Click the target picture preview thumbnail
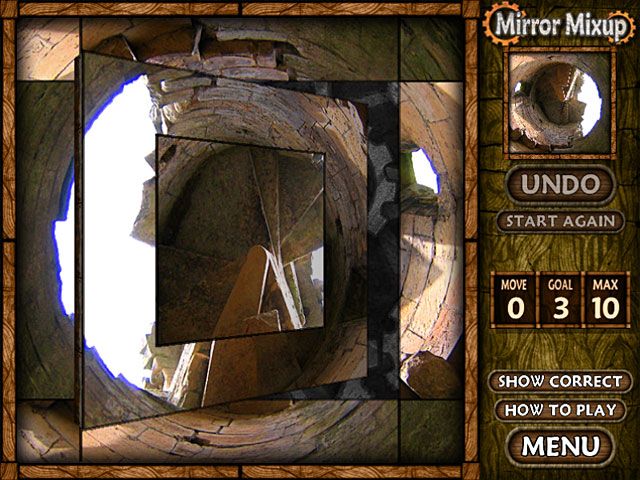This screenshot has width=640, height=480. 559,104
